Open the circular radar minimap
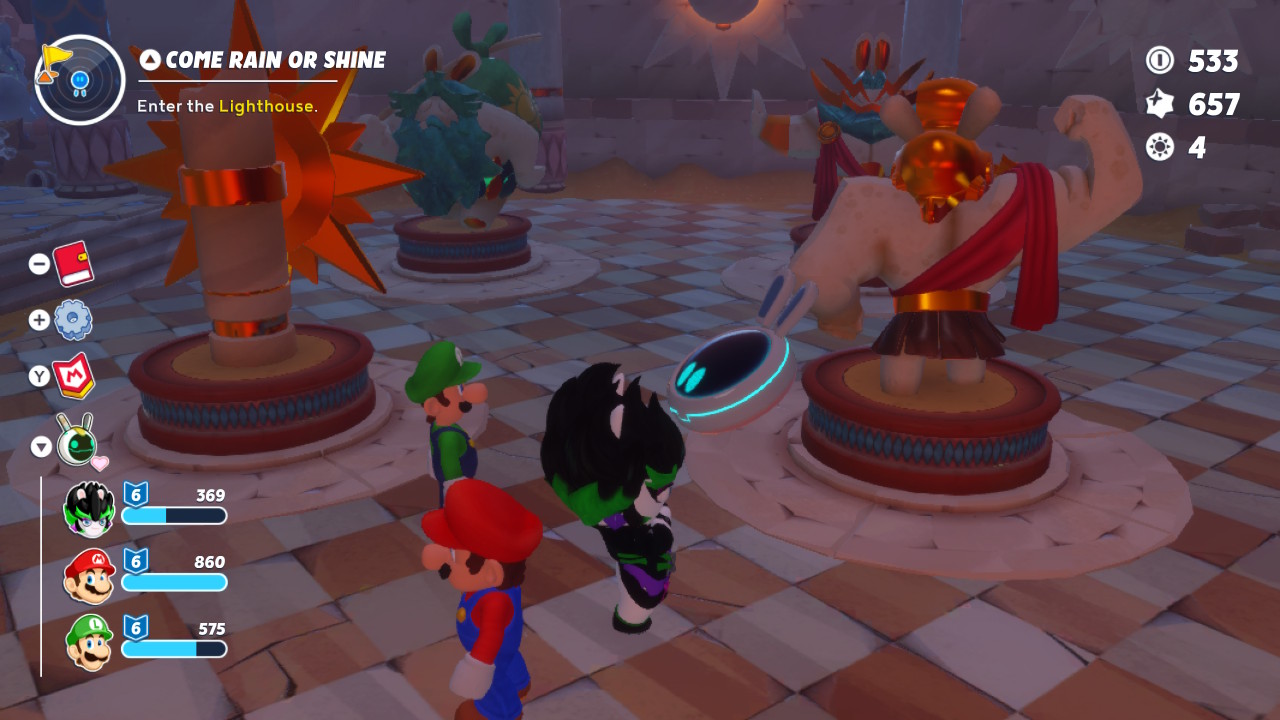This screenshot has height=720, width=1280. [79, 80]
